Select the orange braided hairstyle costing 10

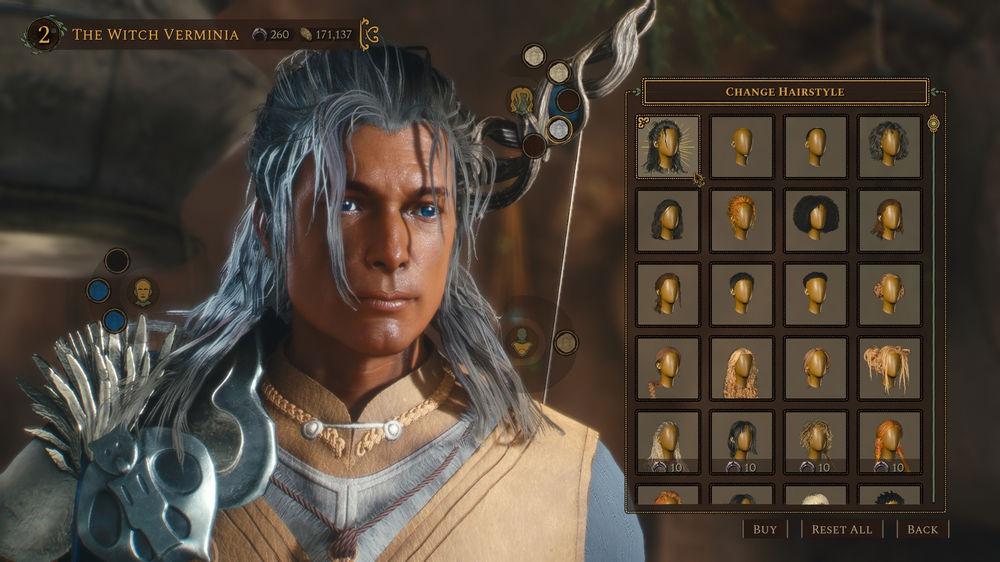pos(890,441)
